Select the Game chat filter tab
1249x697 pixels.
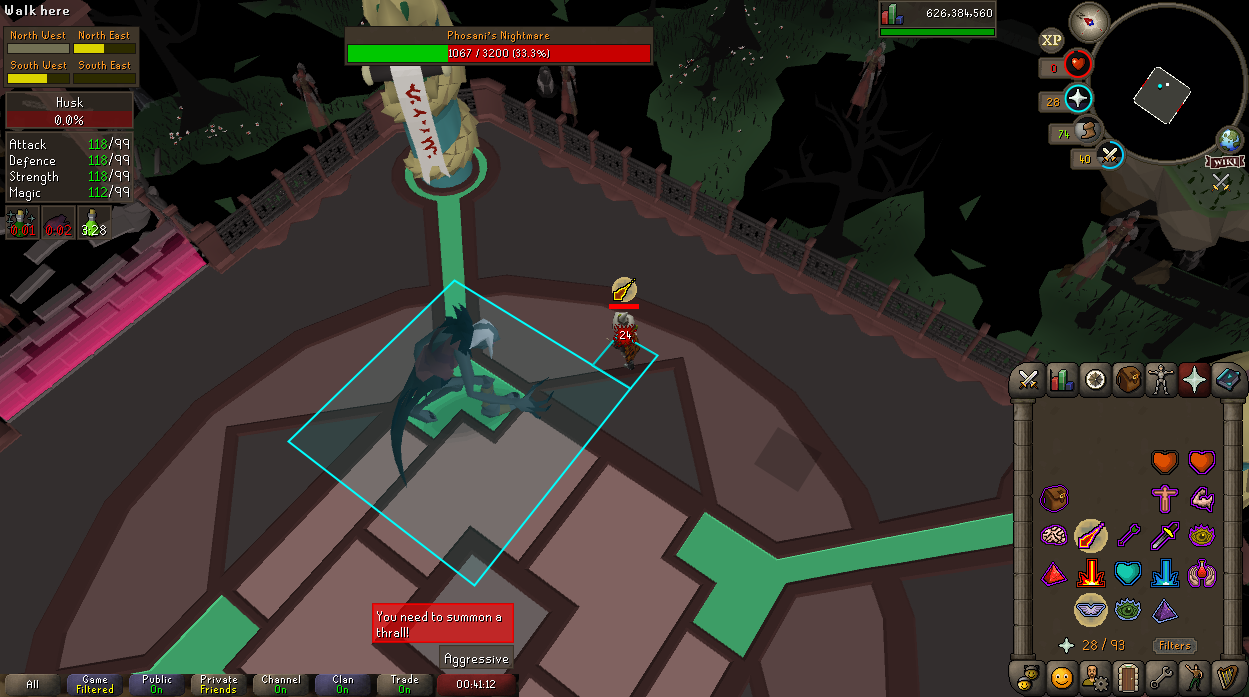click(95, 685)
